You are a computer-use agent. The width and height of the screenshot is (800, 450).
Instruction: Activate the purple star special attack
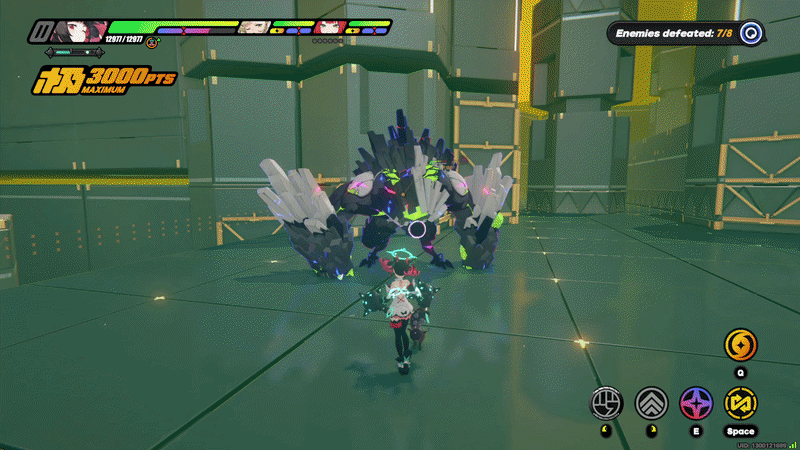(x=696, y=403)
